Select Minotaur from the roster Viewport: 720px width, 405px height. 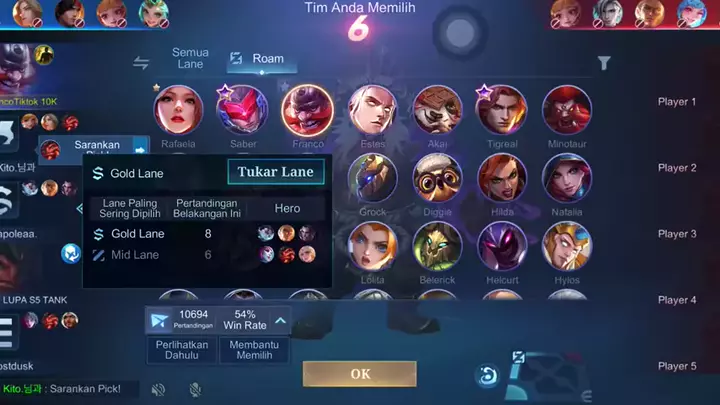567,110
